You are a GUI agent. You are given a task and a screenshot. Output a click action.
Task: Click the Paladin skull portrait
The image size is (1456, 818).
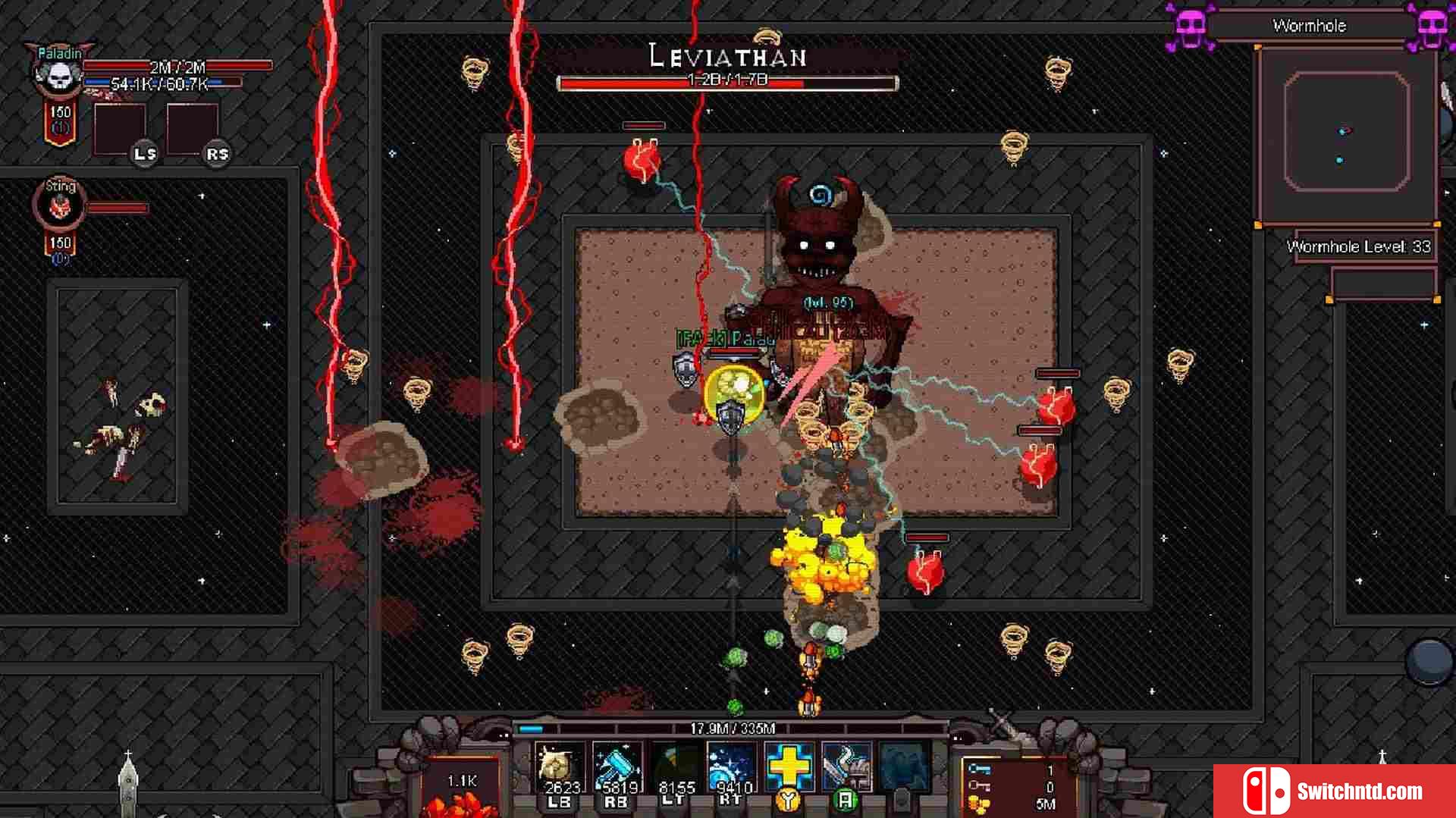(59, 74)
